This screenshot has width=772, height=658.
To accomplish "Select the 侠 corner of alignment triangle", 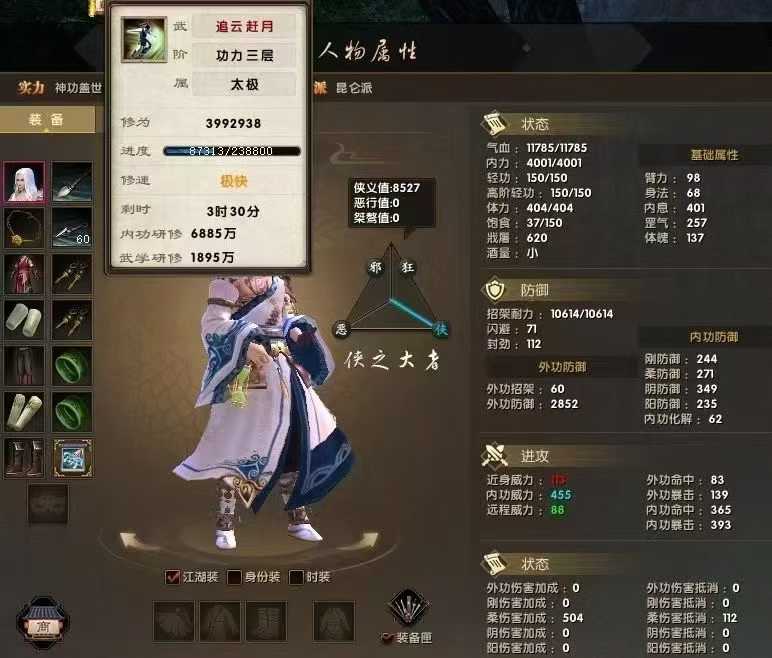I will pos(439,328).
